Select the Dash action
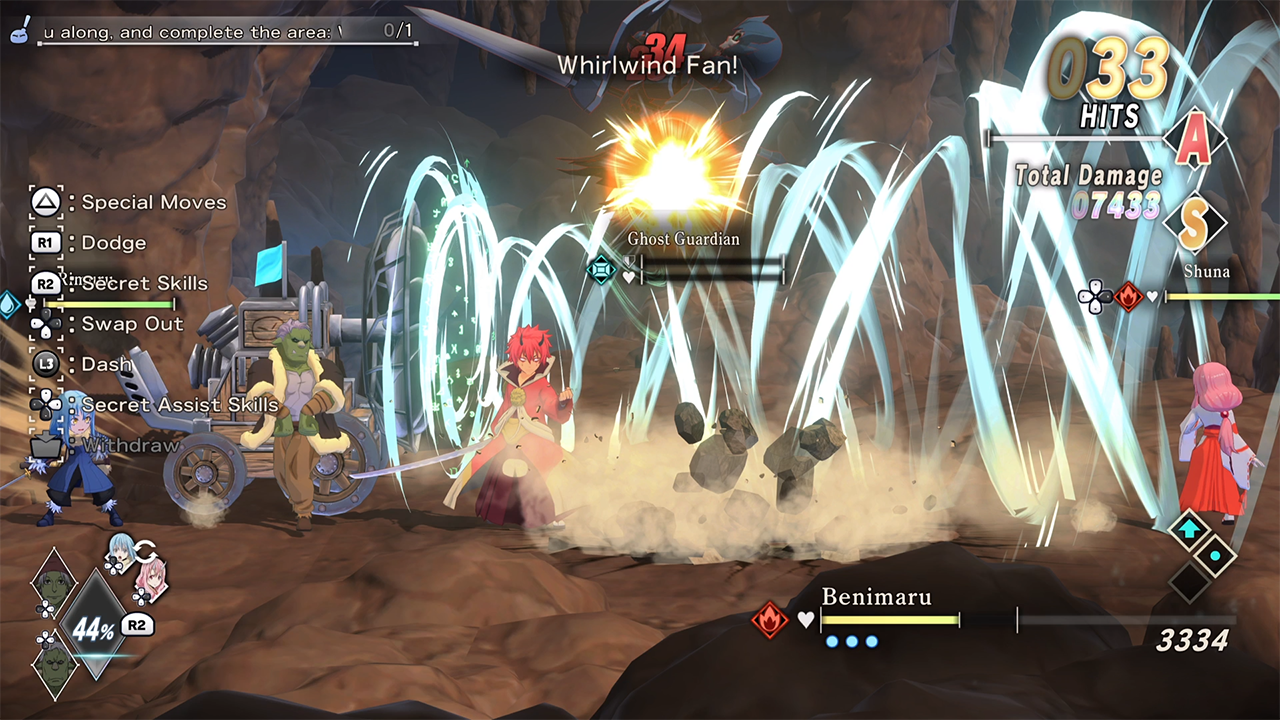The height and width of the screenshot is (720, 1280). point(107,364)
